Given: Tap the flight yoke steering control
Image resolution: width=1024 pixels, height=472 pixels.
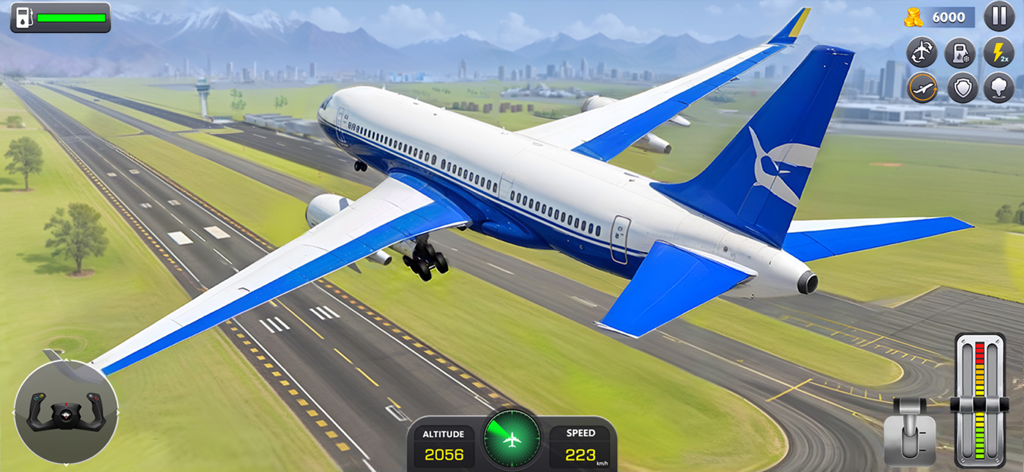Looking at the screenshot, I should point(66,412).
